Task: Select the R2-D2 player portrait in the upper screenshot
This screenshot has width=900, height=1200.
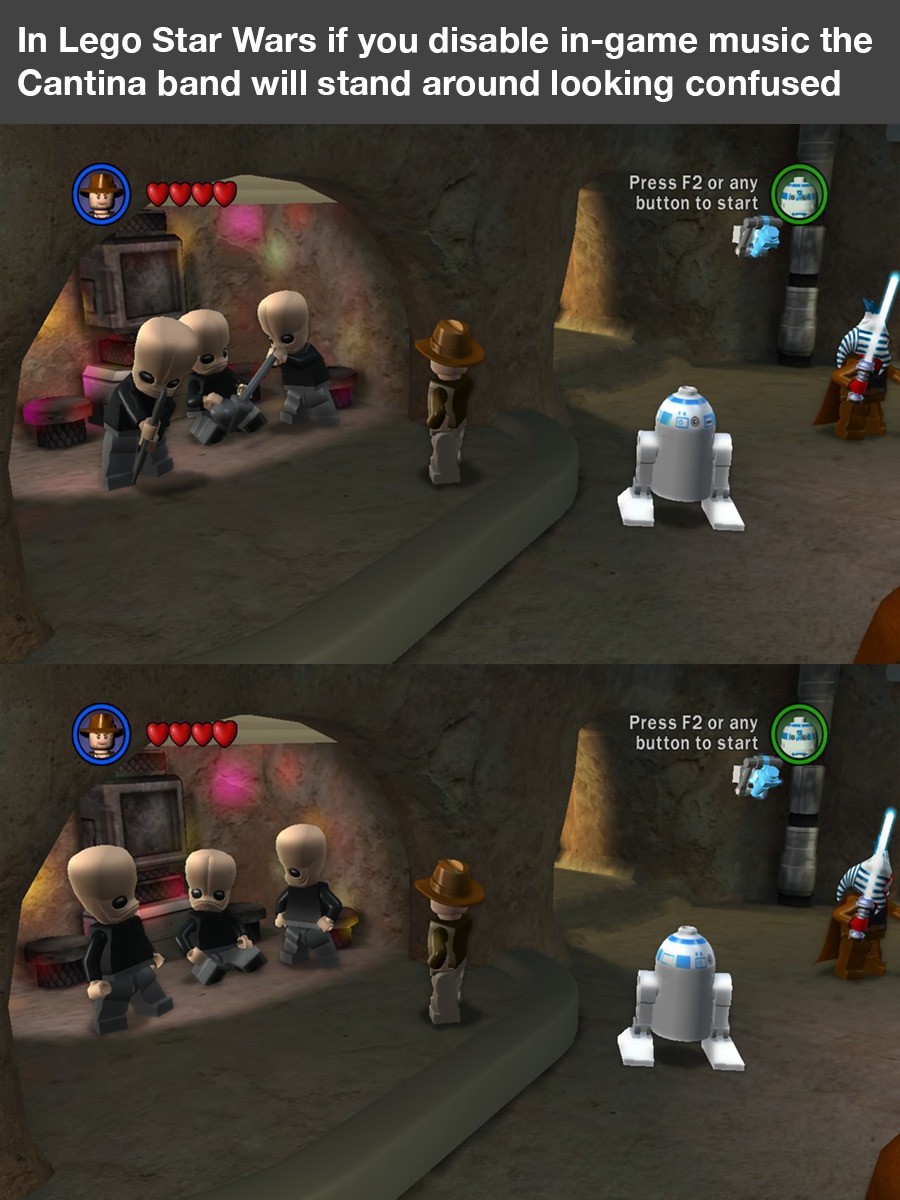Action: click(799, 193)
